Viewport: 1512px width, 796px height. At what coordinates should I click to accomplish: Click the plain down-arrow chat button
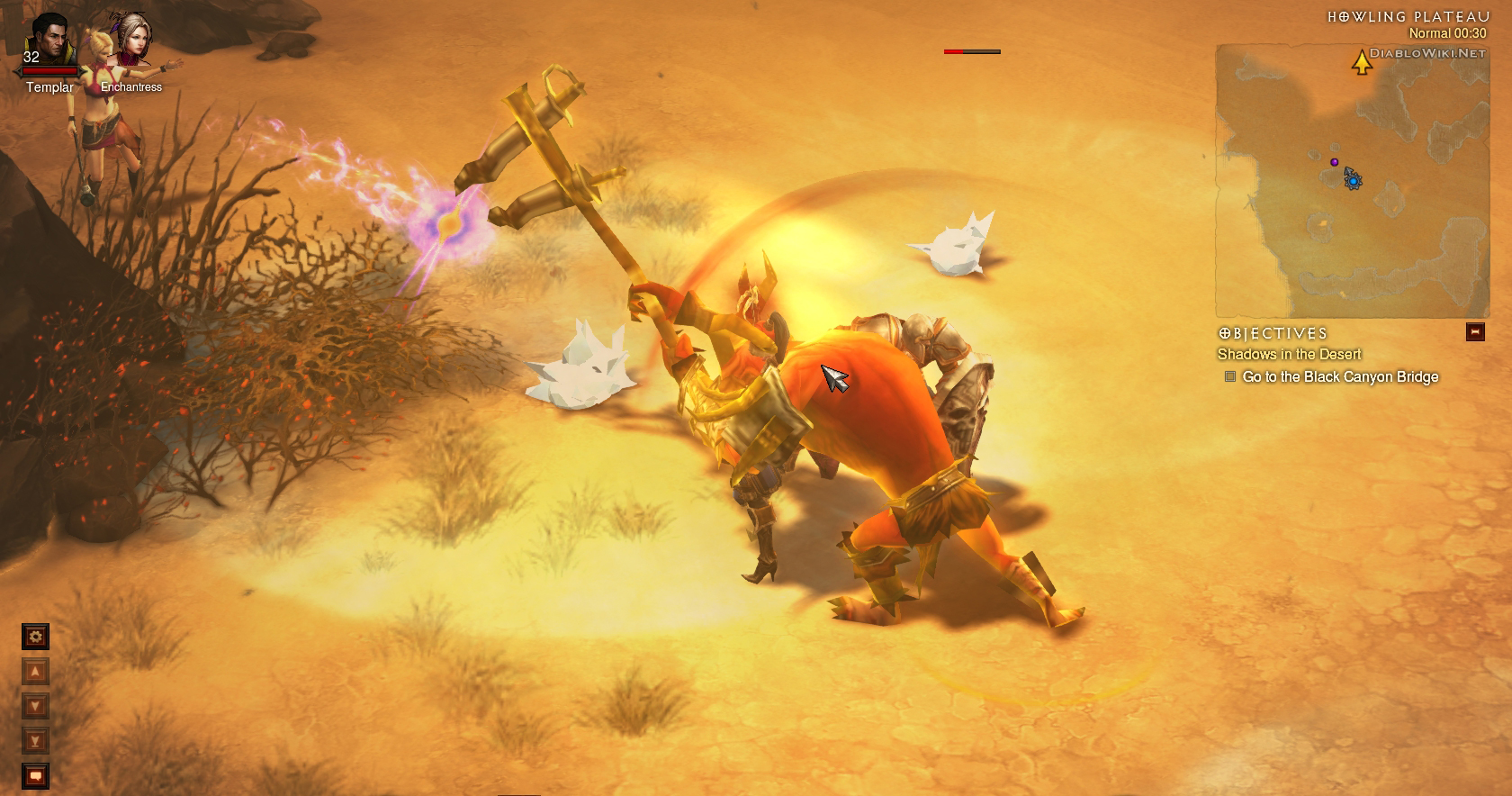coord(35,706)
